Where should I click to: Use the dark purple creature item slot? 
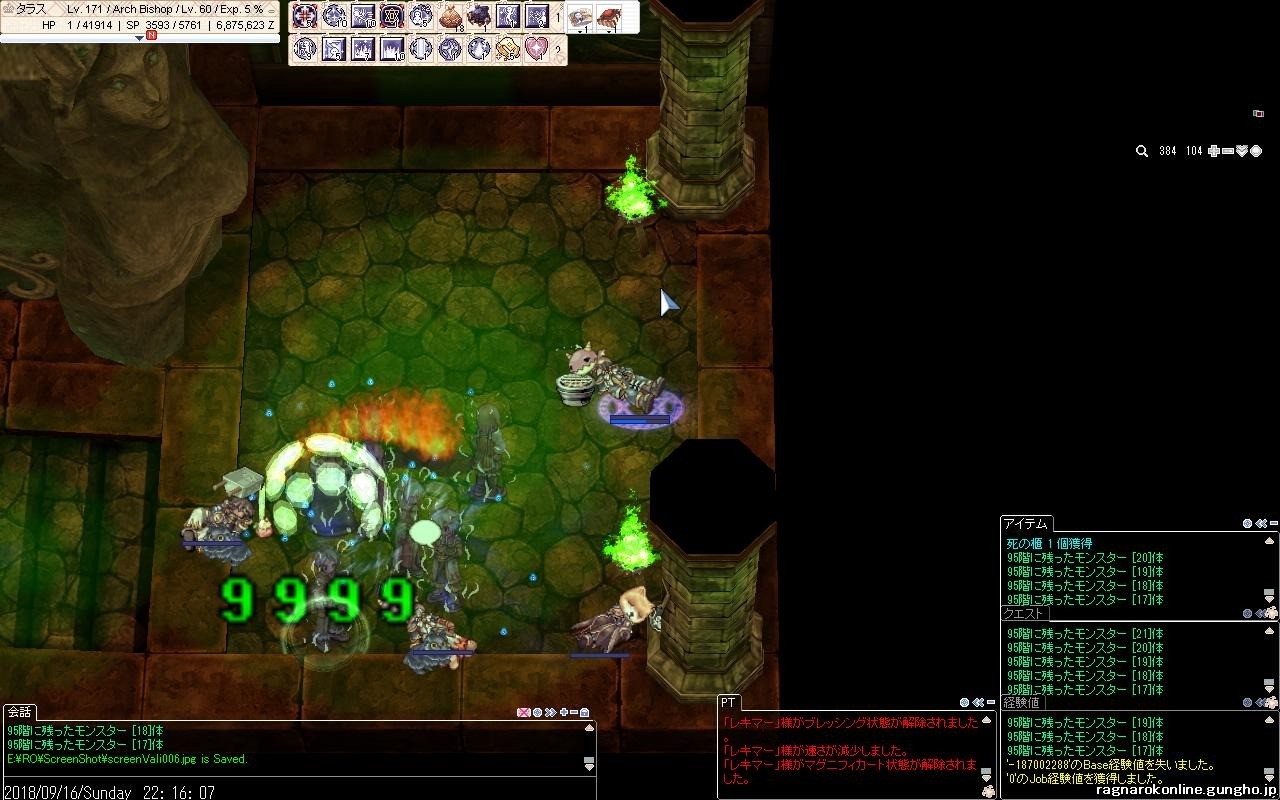click(479, 17)
